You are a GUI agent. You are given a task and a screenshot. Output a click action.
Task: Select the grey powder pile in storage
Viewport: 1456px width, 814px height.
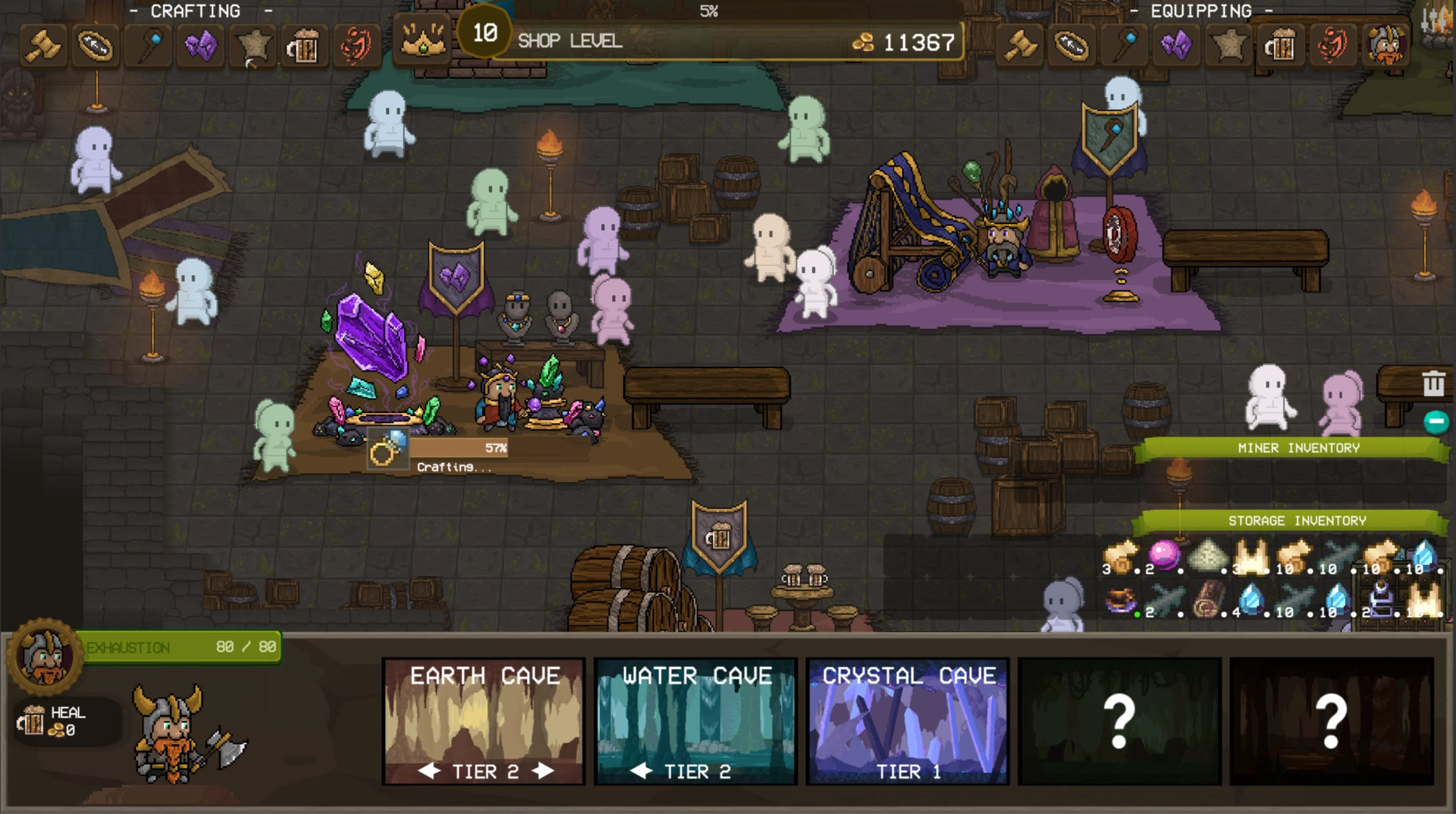1208,557
